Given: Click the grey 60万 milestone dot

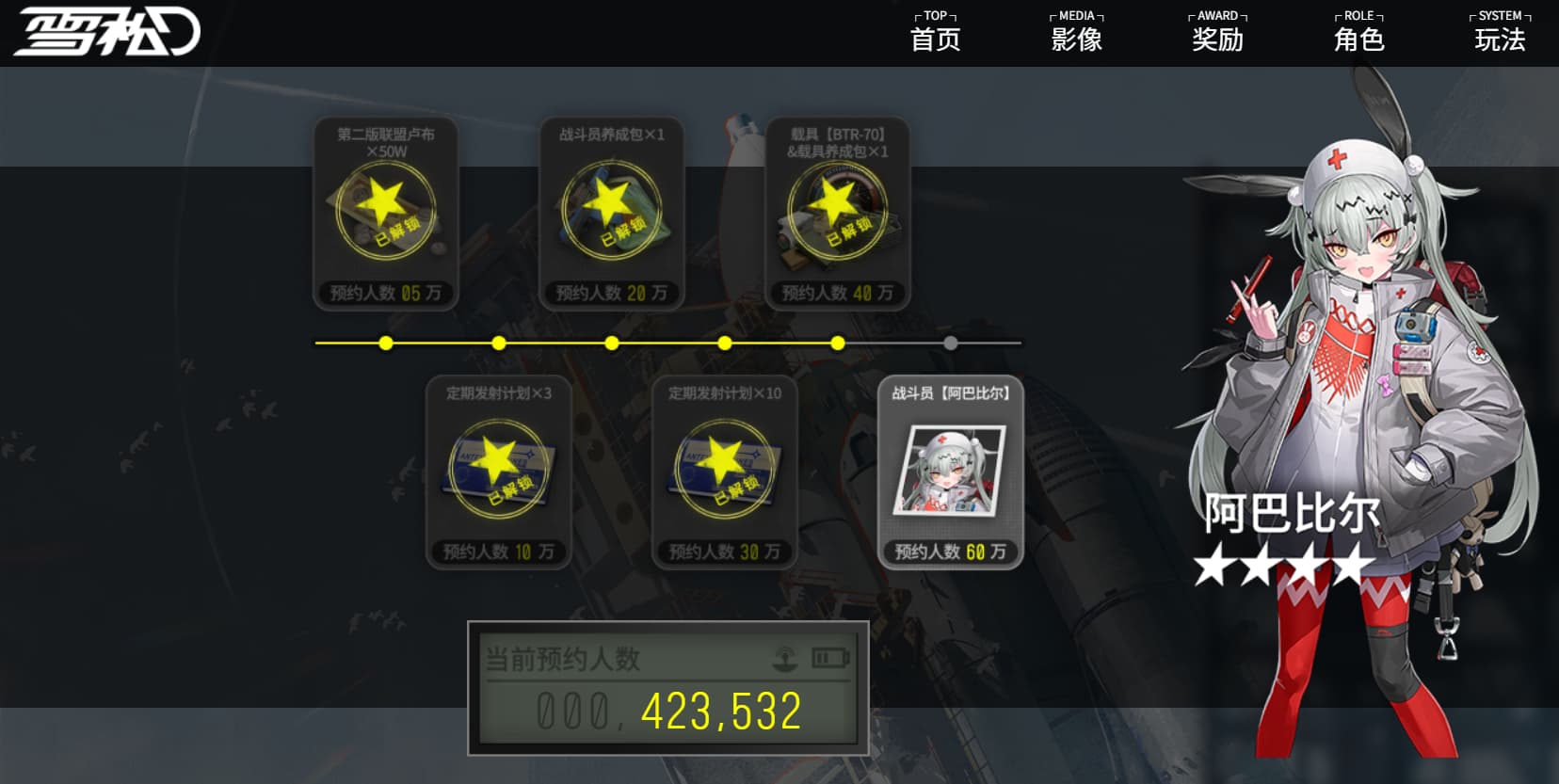Looking at the screenshot, I should pyautogui.click(x=951, y=344).
